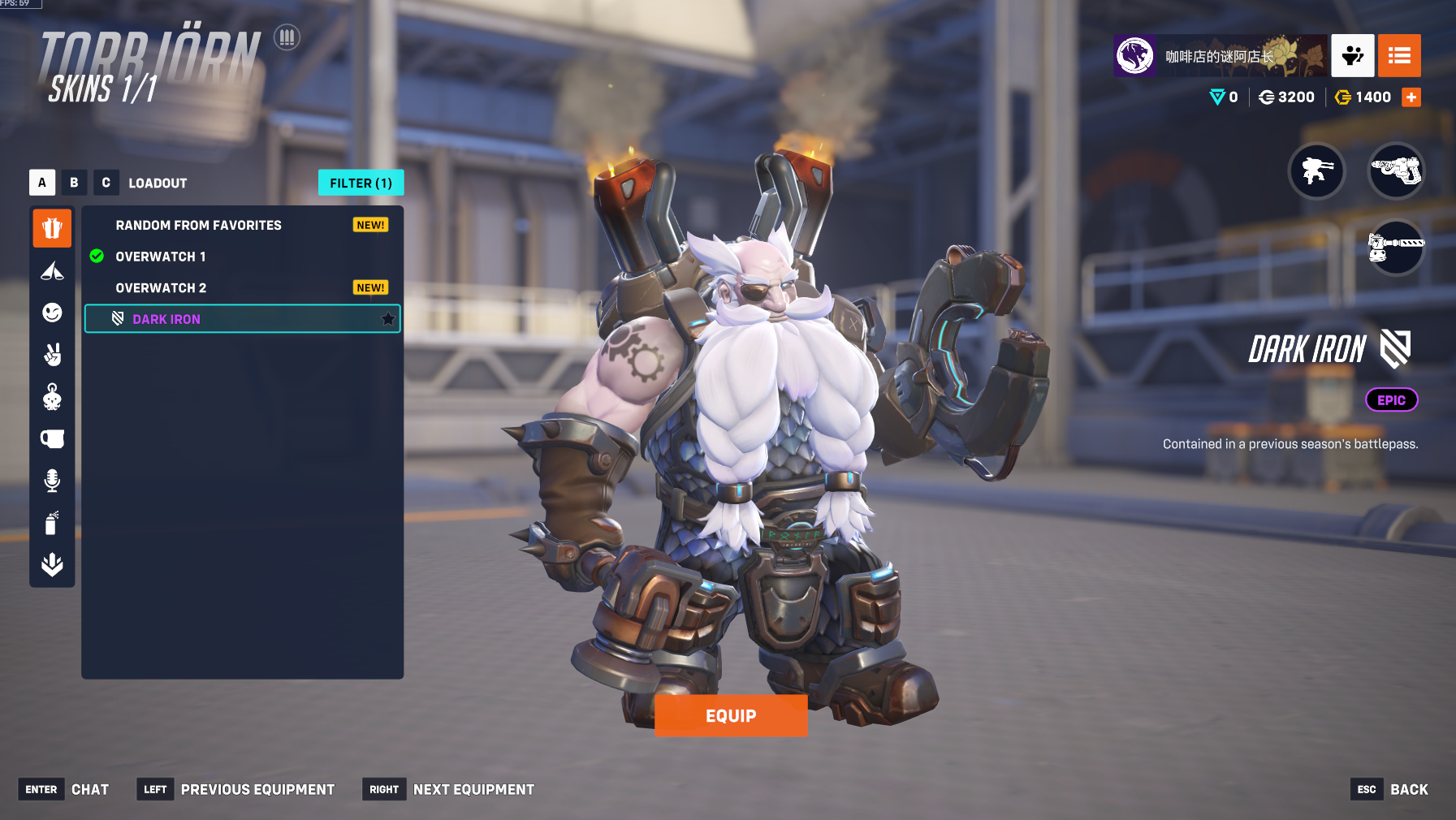Open the skins category with jacket icon
1456x820 pixels.
pyautogui.click(x=52, y=228)
